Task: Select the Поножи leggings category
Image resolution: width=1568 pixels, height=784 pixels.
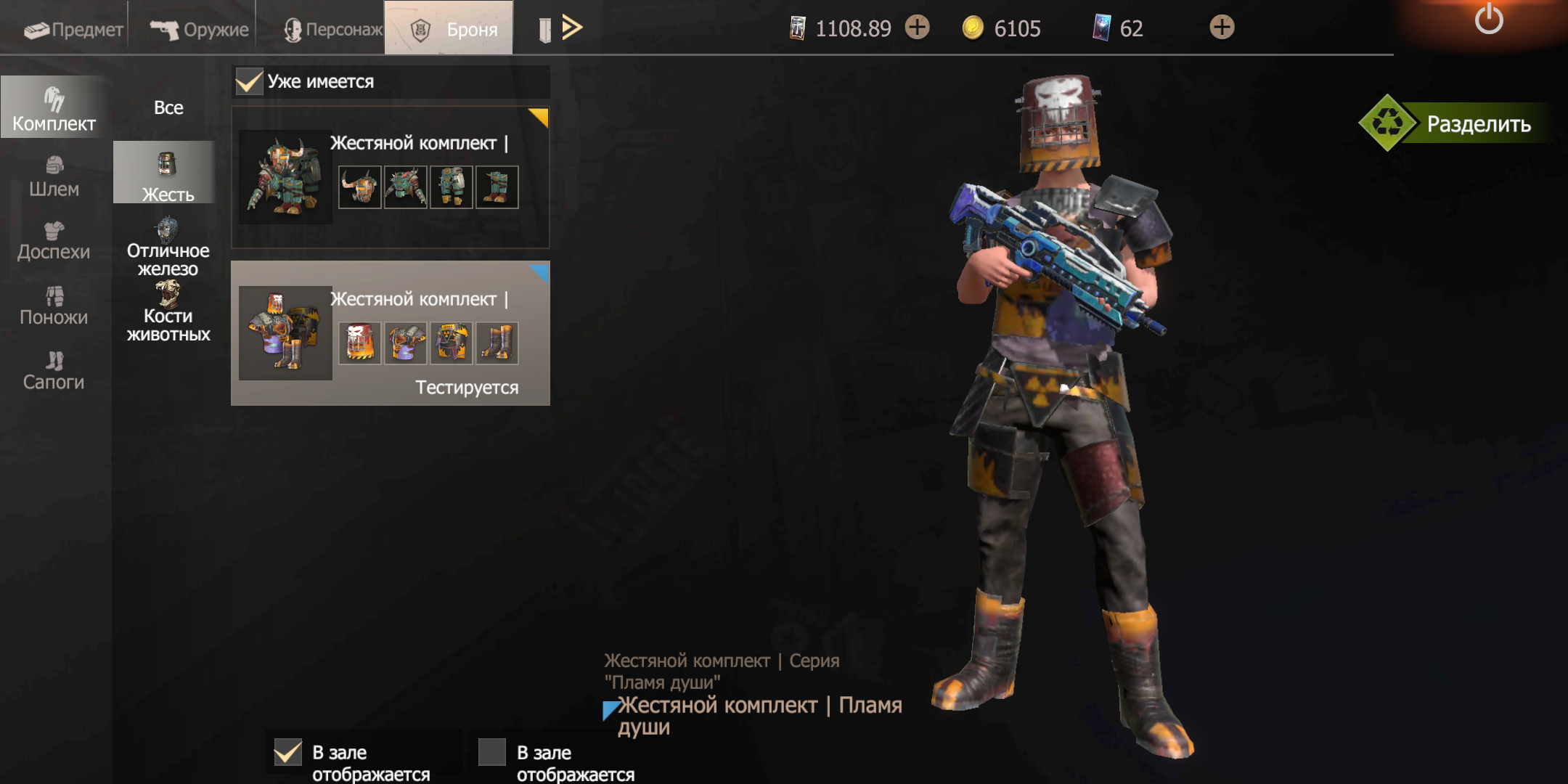Action: point(54,306)
